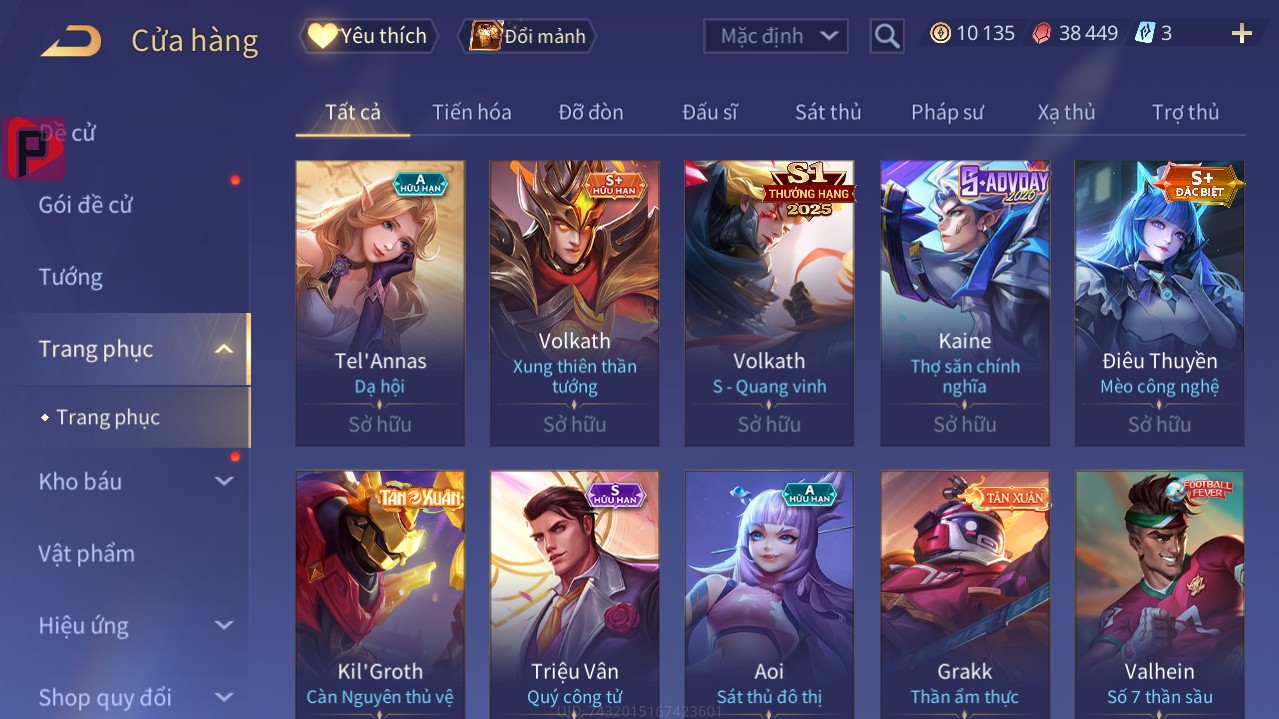This screenshot has width=1279, height=719.
Task: Open the Yêu thích favorites list
Action: click(x=369, y=36)
